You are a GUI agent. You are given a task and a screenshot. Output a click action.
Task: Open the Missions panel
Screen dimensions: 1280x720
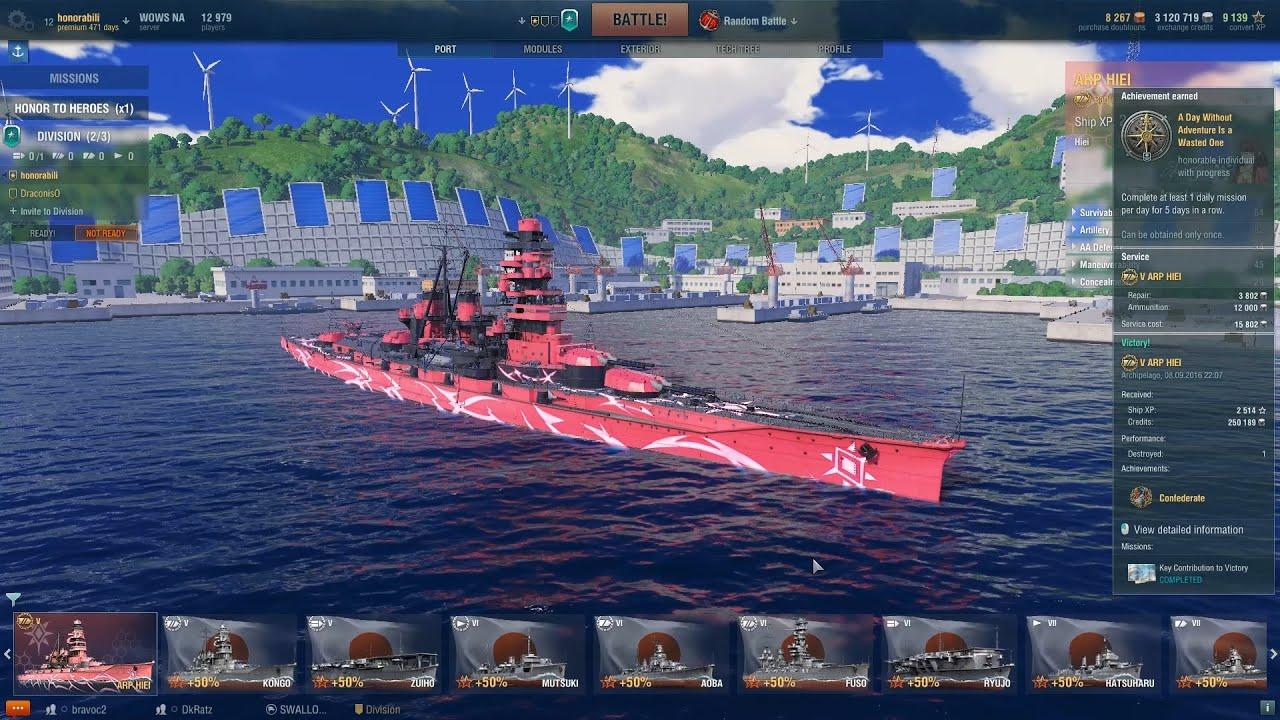pyautogui.click(x=74, y=78)
